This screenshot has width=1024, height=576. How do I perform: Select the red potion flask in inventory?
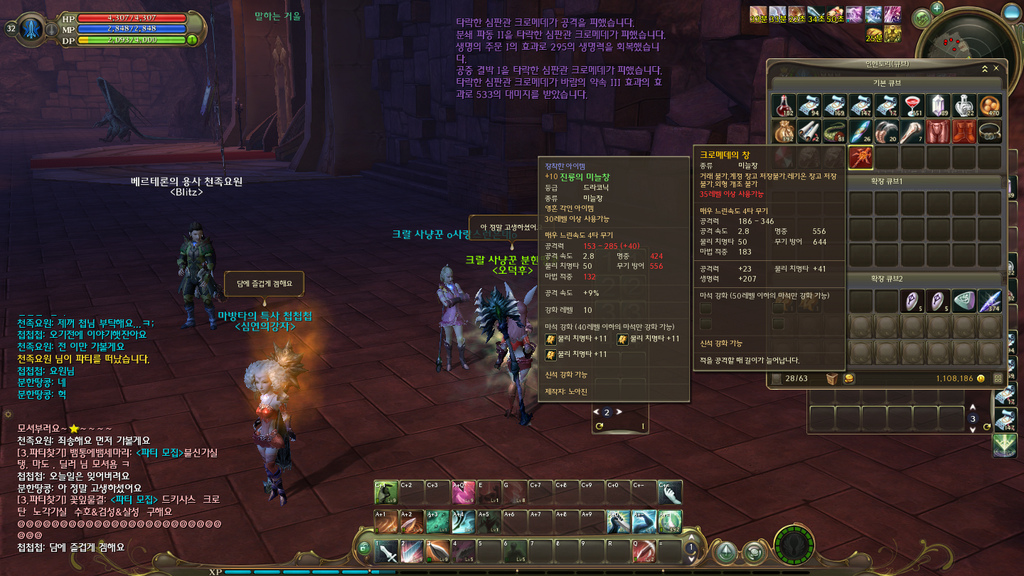click(x=784, y=106)
